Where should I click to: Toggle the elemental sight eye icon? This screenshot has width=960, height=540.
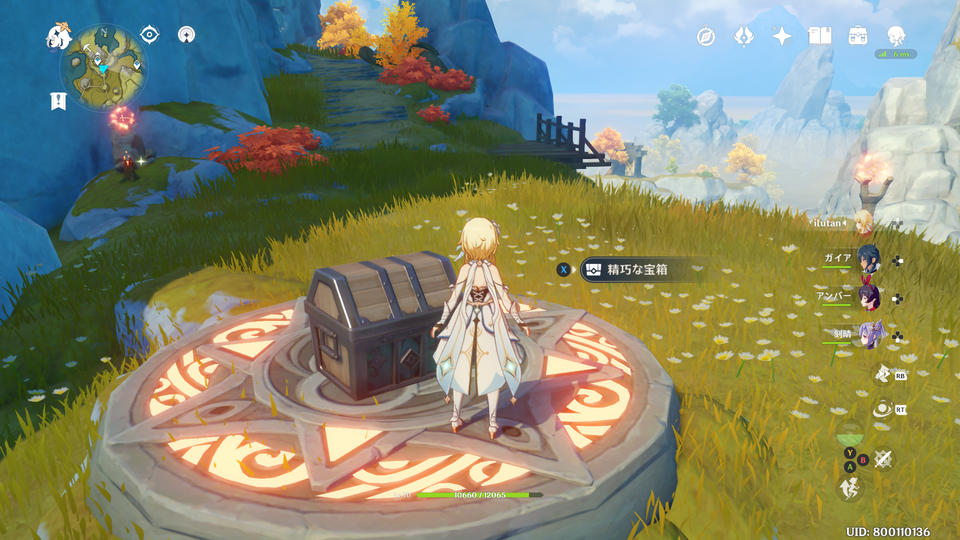tap(150, 35)
